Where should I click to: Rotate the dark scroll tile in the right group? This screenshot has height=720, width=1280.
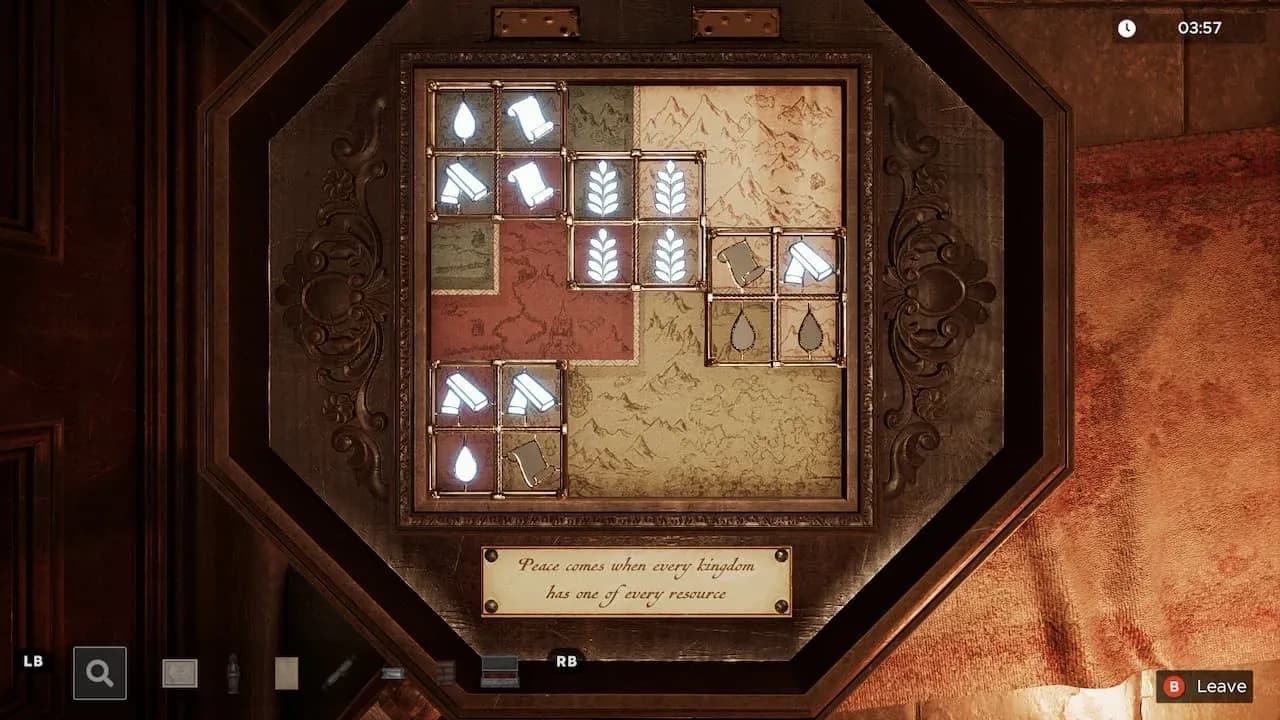740,262
